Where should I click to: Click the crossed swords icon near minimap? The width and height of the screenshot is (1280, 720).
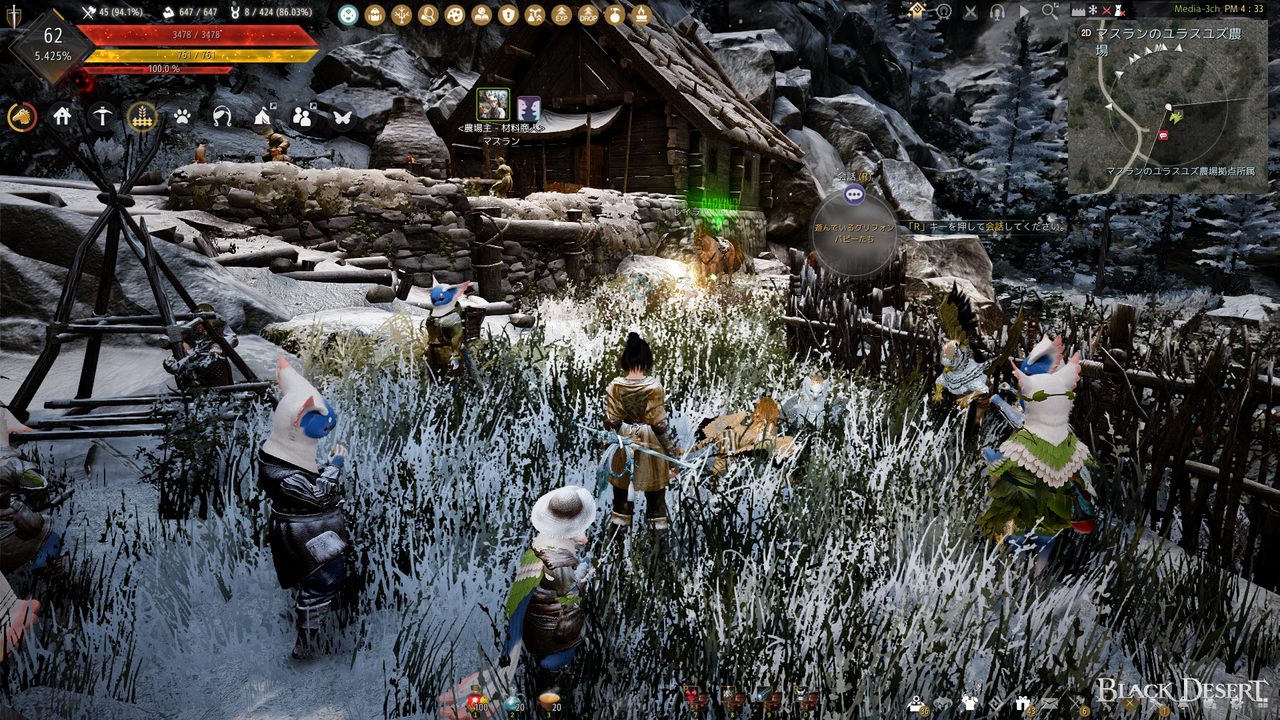point(970,11)
